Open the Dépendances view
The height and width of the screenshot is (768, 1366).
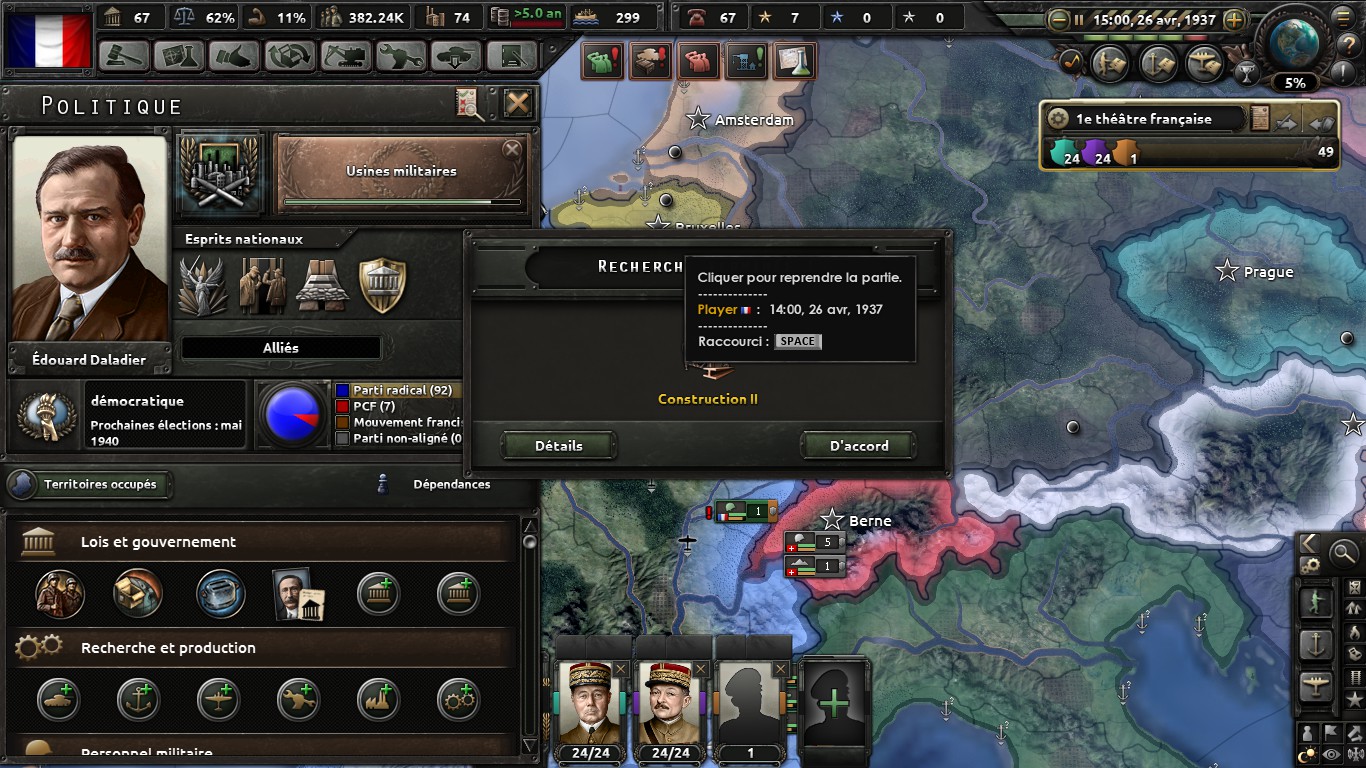[451, 485]
